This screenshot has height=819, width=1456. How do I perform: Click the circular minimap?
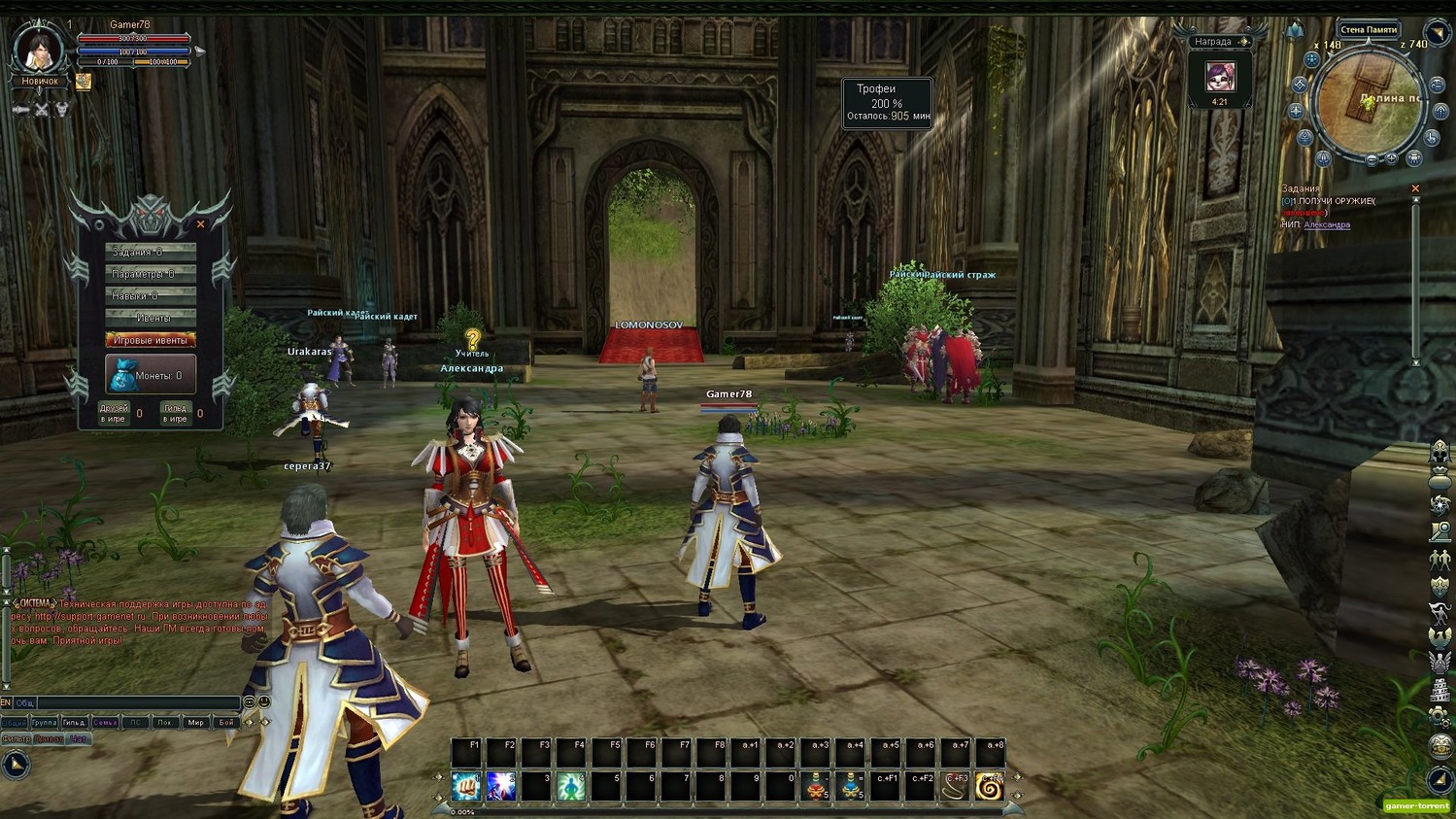tap(1370, 105)
